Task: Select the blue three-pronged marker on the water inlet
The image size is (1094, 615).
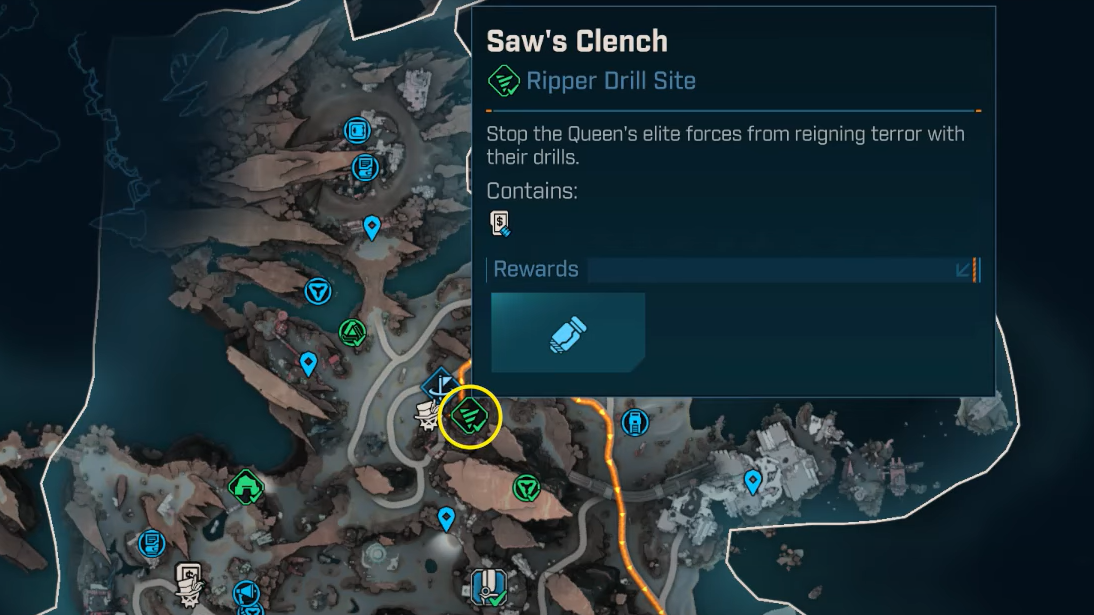Action: 318,291
